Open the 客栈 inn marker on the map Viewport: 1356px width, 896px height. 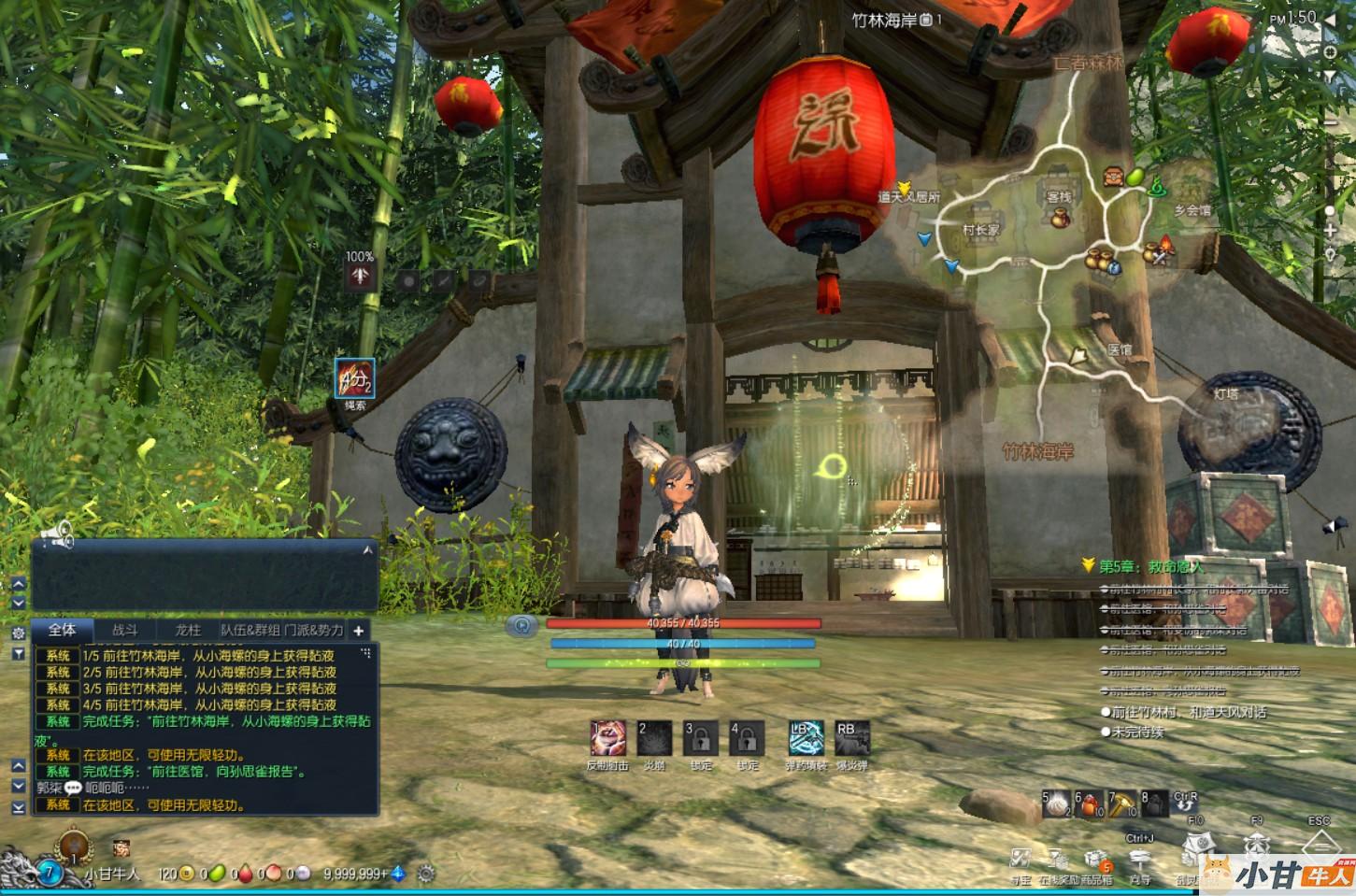click(1059, 198)
